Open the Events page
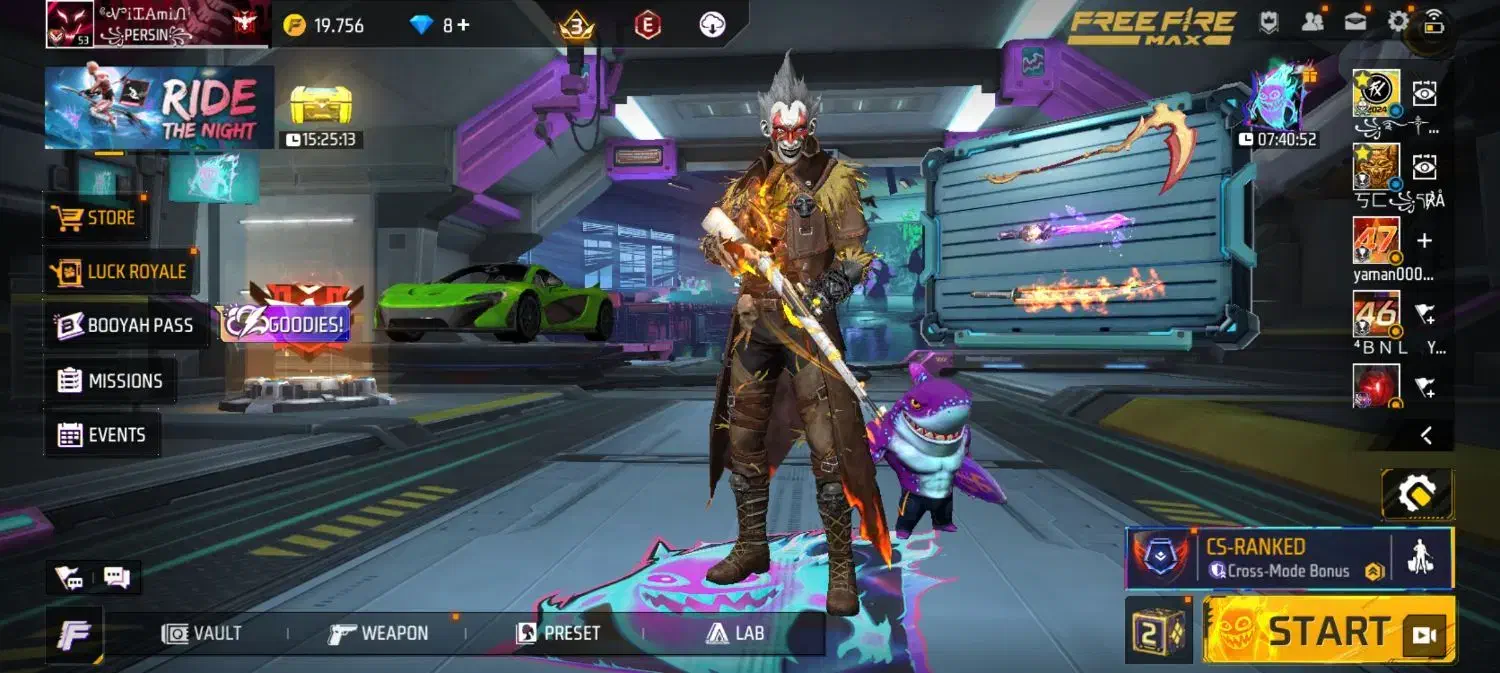The image size is (1500, 673). [x=102, y=435]
